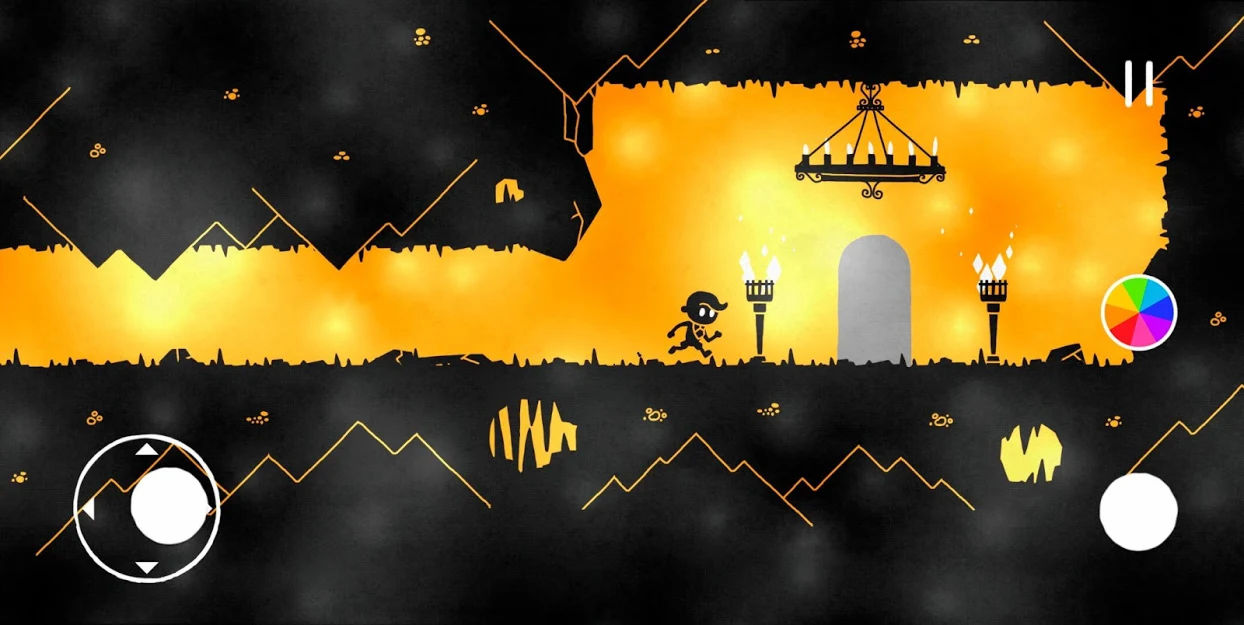Open the rainbow color wheel

(x=1139, y=312)
